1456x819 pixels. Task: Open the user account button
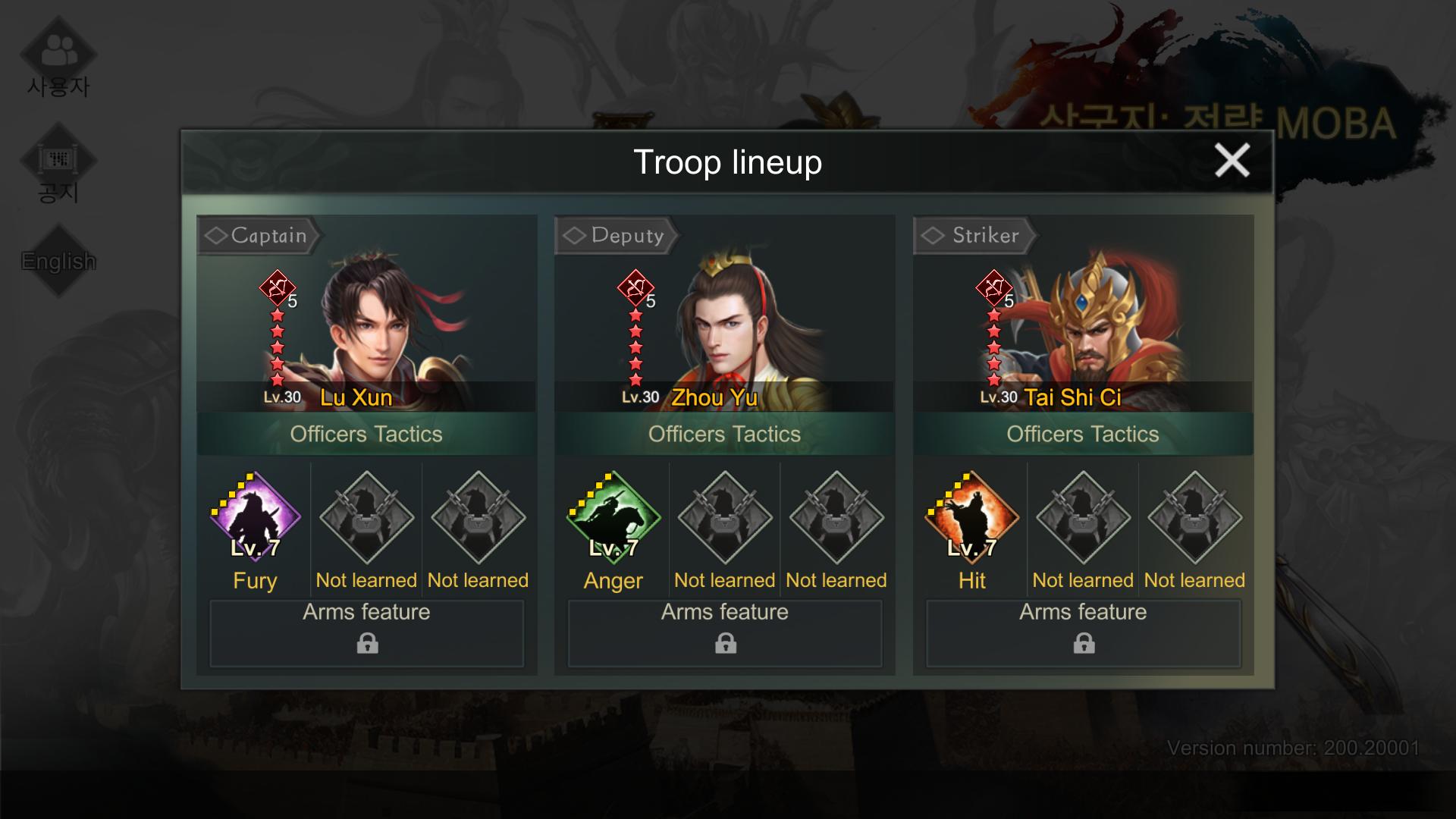pyautogui.click(x=58, y=61)
